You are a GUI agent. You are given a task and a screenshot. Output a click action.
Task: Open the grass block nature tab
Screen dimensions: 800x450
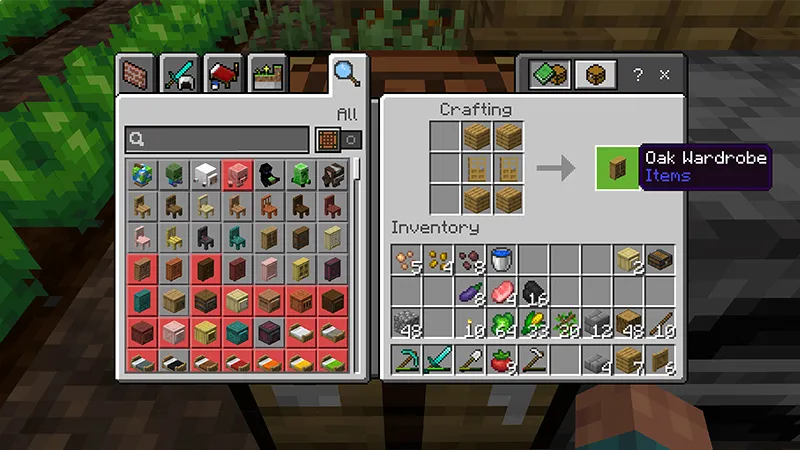pos(269,75)
